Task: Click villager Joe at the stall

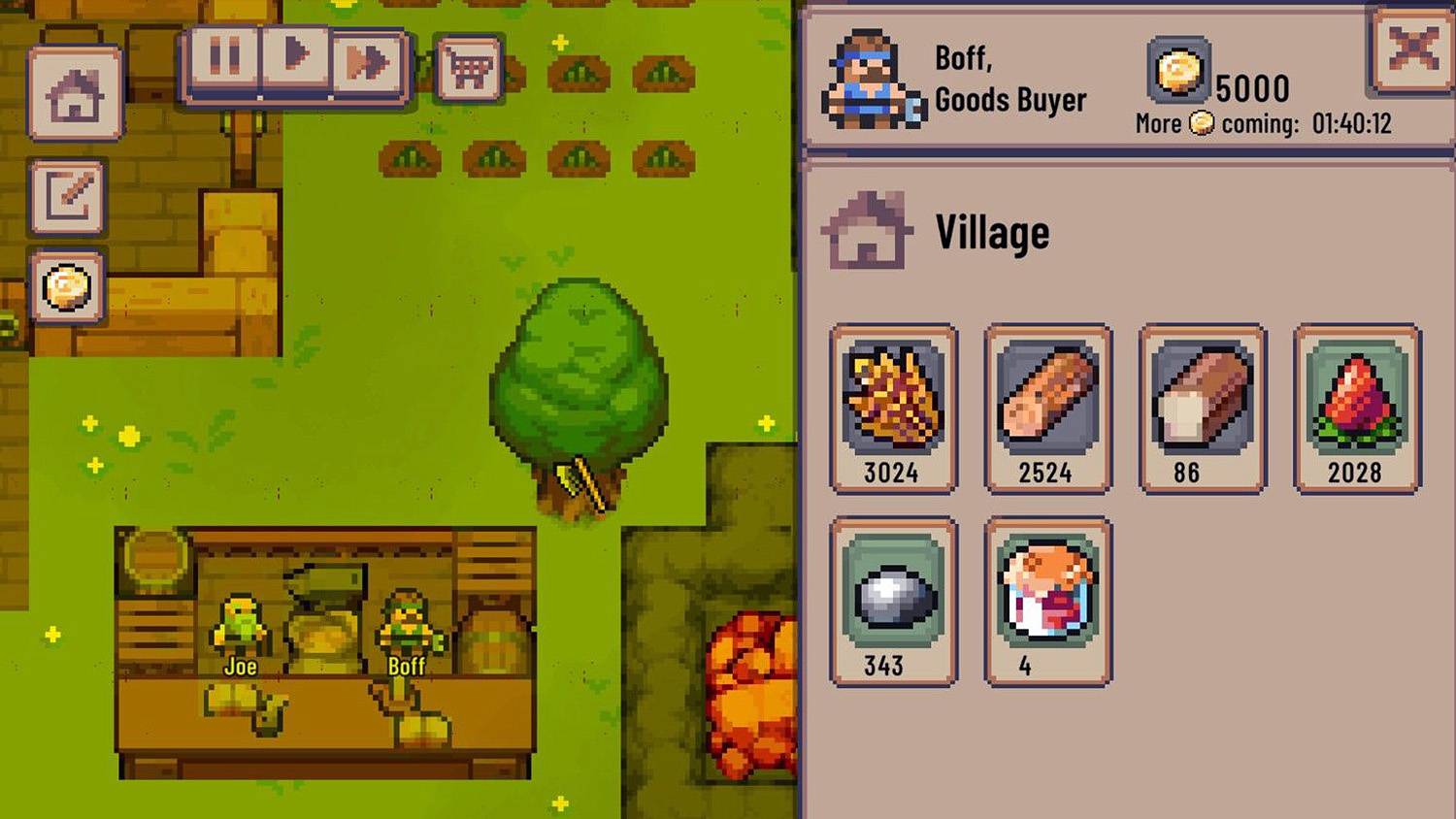Action: pos(239,621)
